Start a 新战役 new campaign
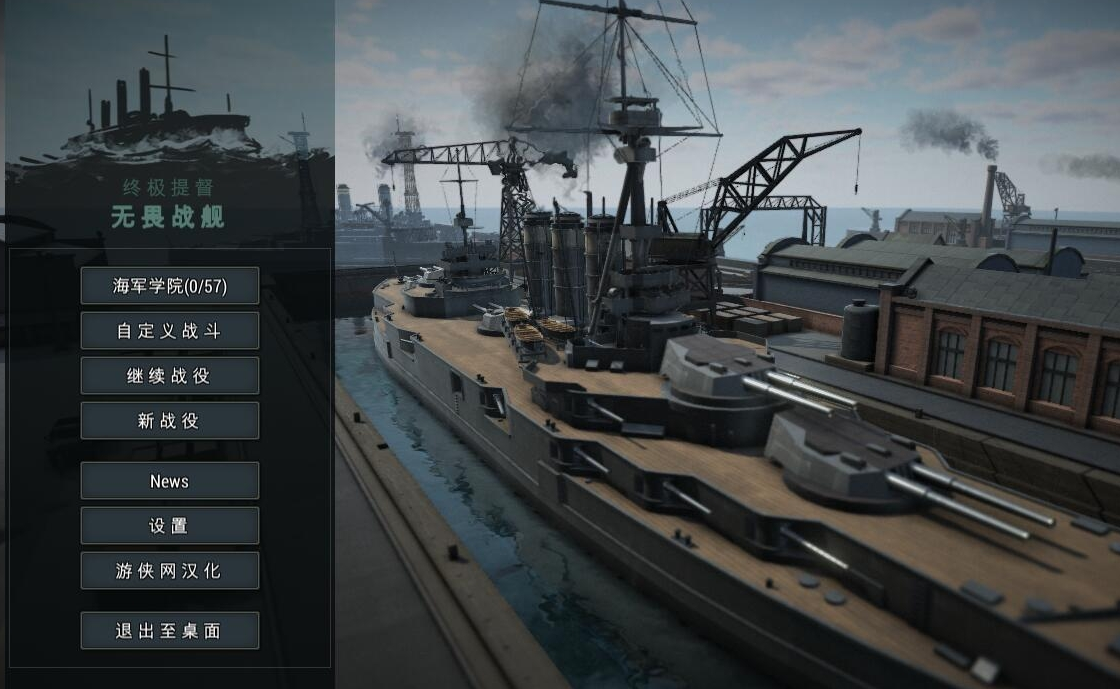Image resolution: width=1120 pixels, height=689 pixels. click(170, 421)
